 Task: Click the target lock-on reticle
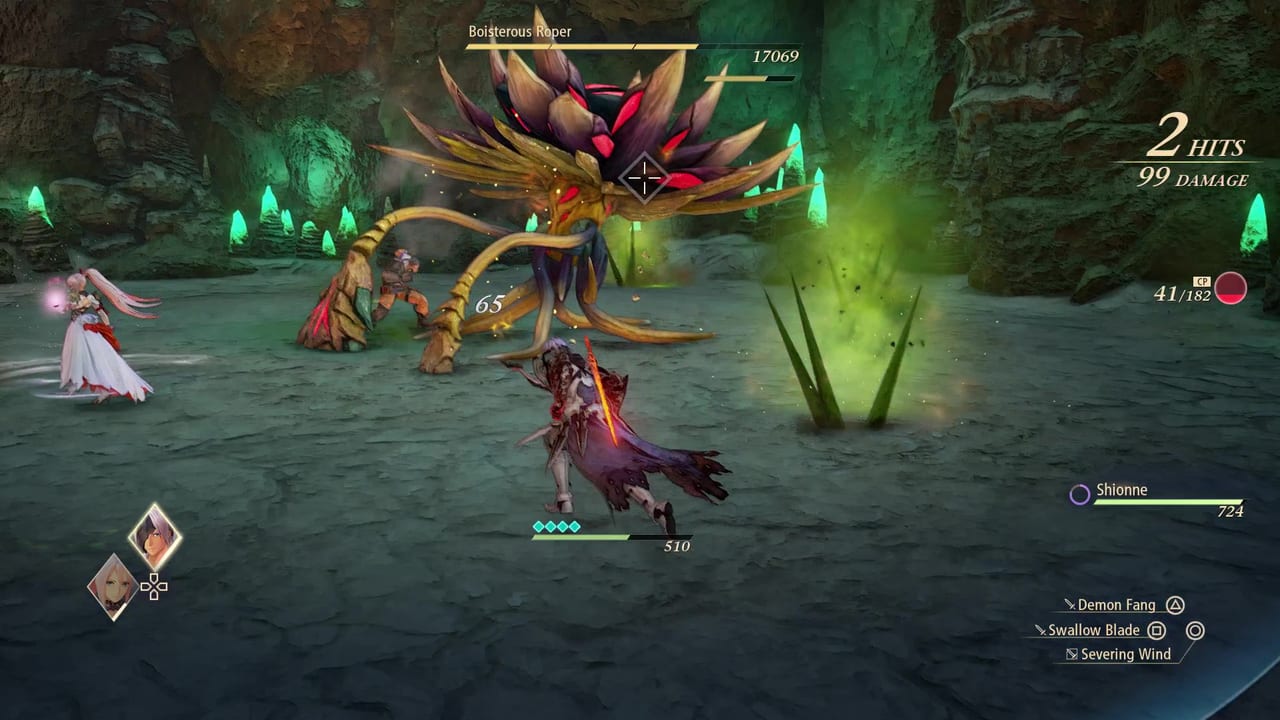(644, 179)
